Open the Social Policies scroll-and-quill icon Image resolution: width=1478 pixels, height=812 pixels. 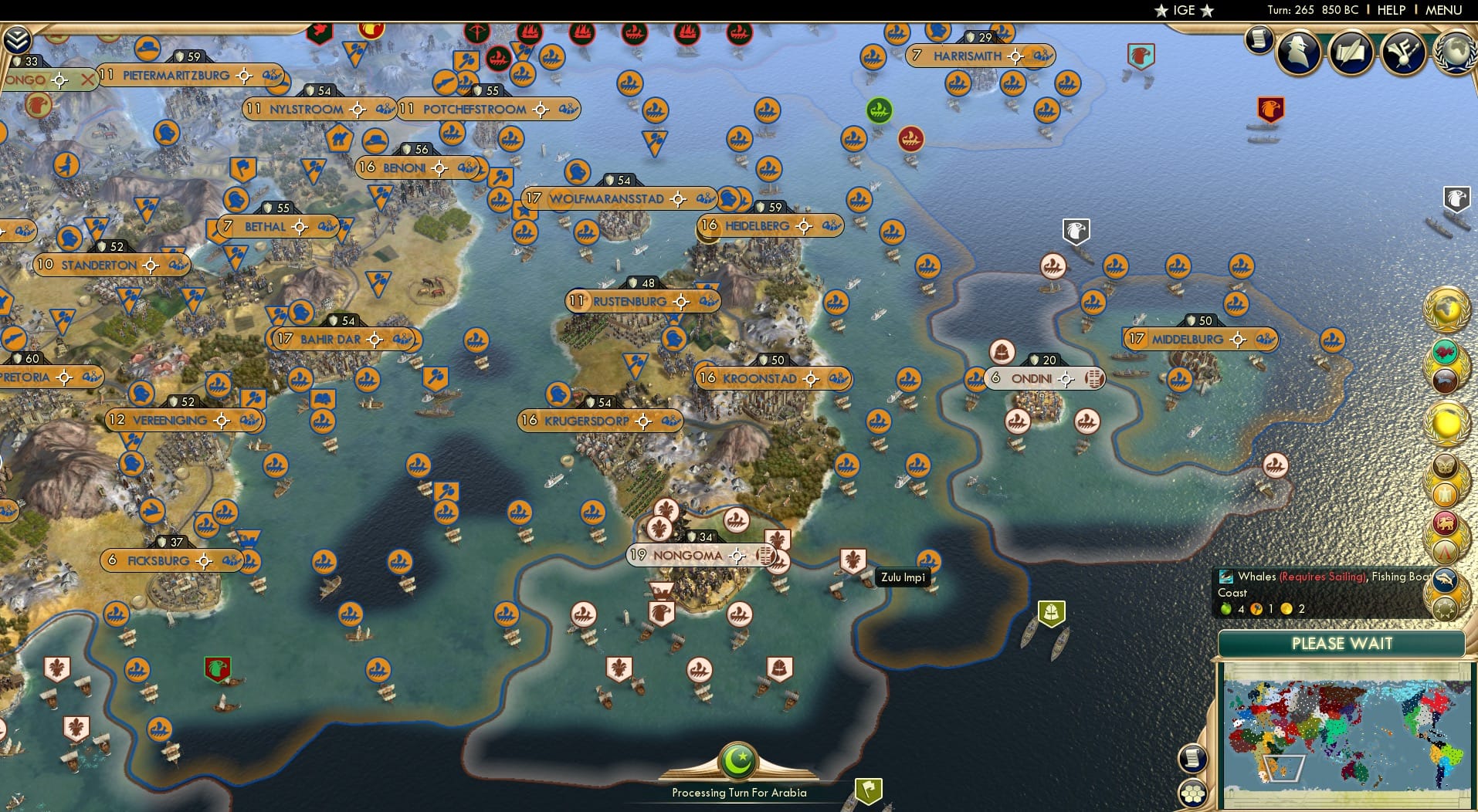pyautogui.click(x=1350, y=52)
